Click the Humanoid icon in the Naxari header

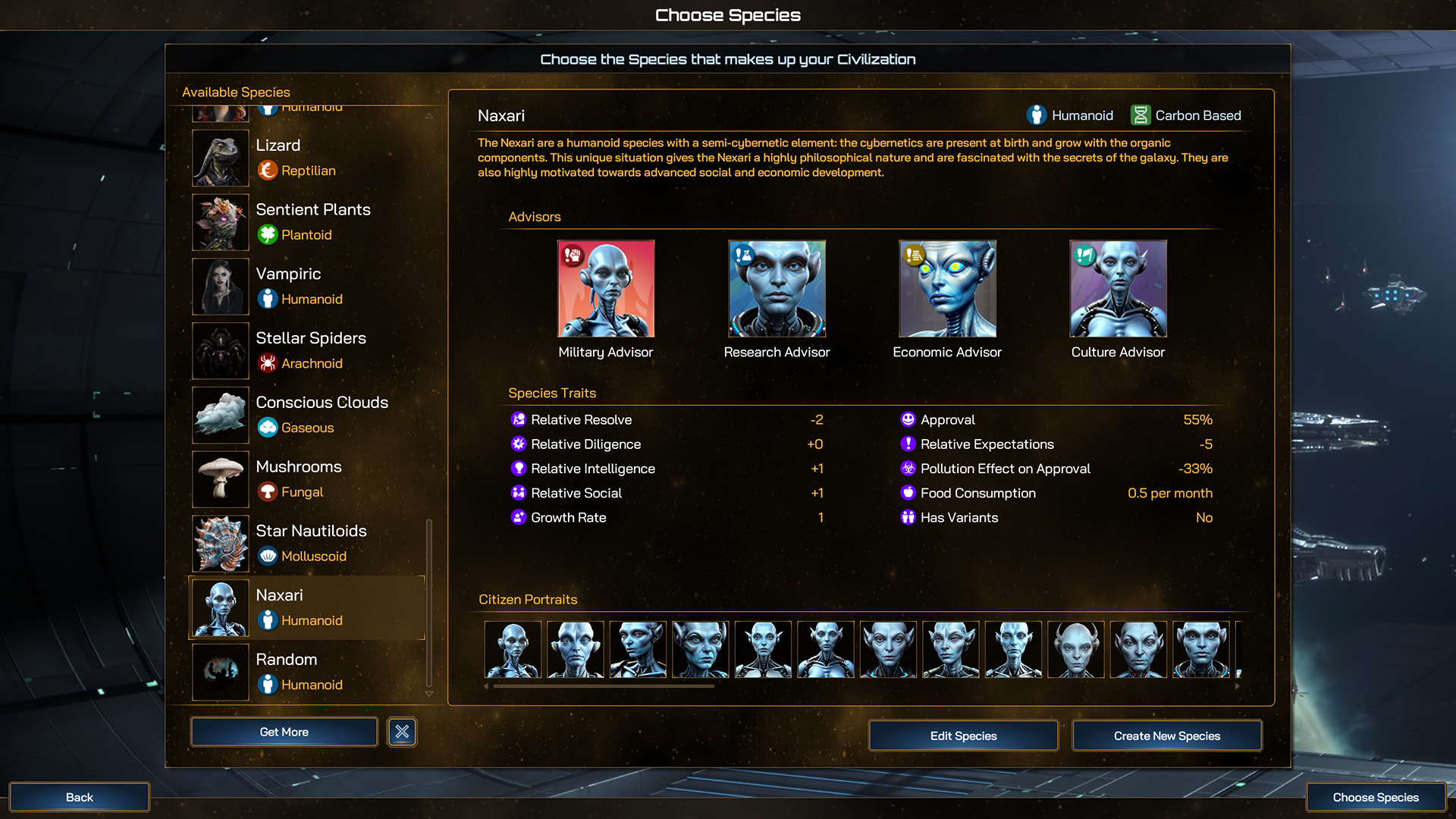click(1035, 115)
